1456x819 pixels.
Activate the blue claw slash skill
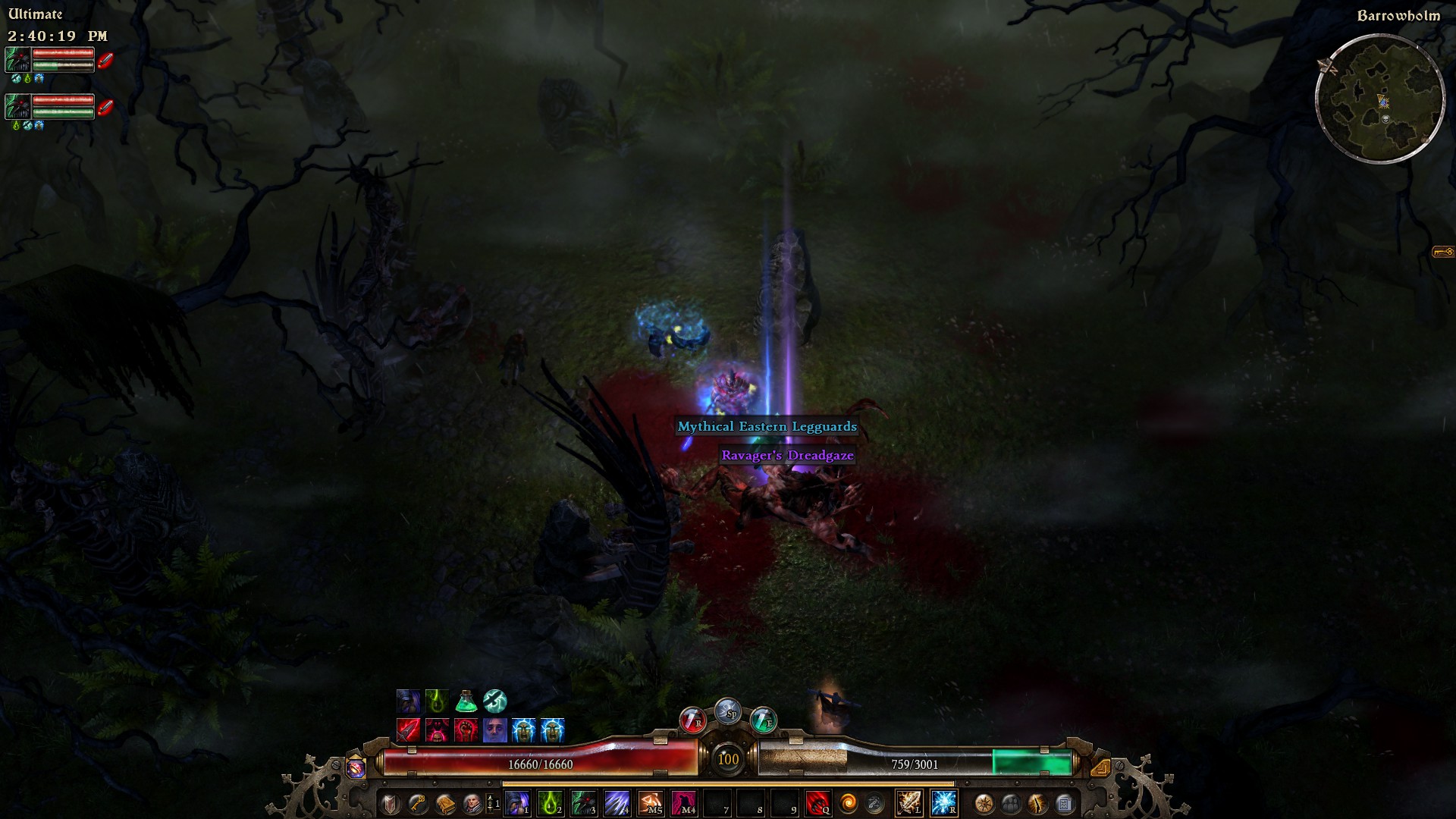point(617,802)
